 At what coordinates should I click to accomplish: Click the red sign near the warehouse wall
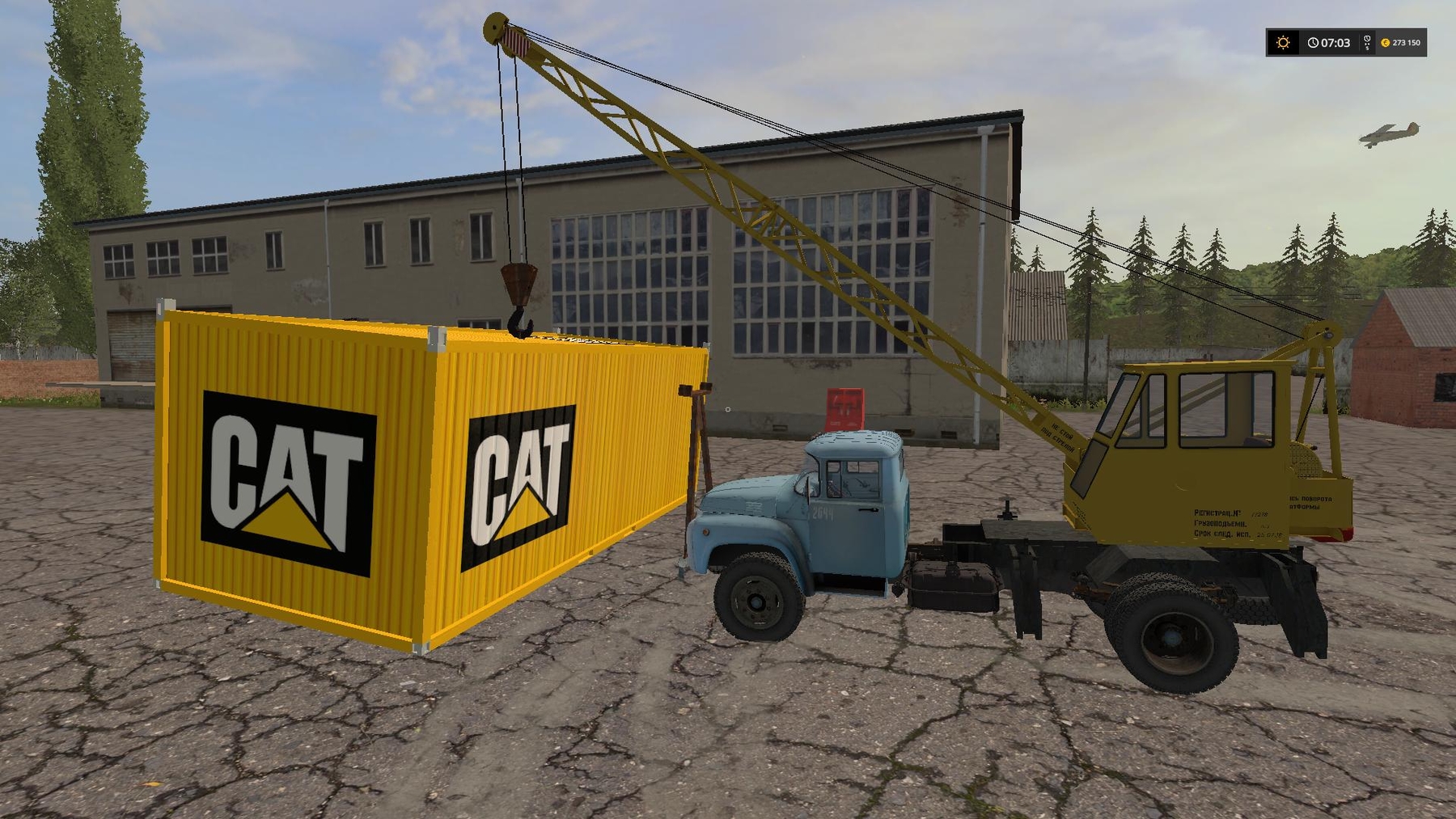844,408
